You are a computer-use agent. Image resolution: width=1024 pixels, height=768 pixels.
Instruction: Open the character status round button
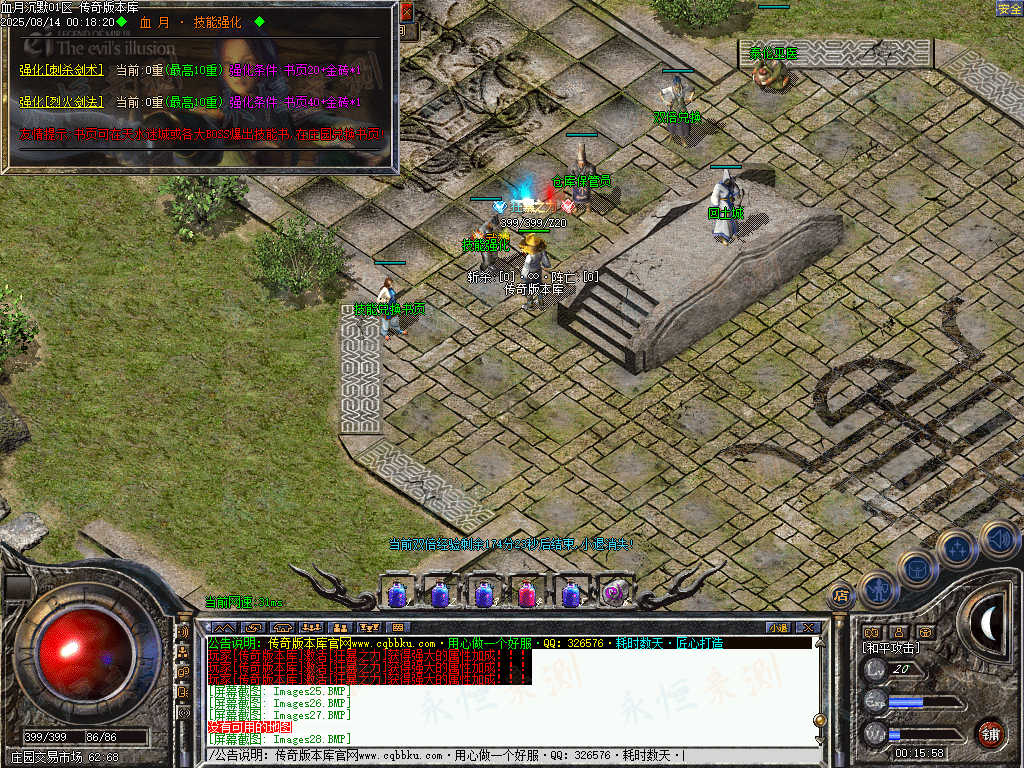[x=880, y=590]
